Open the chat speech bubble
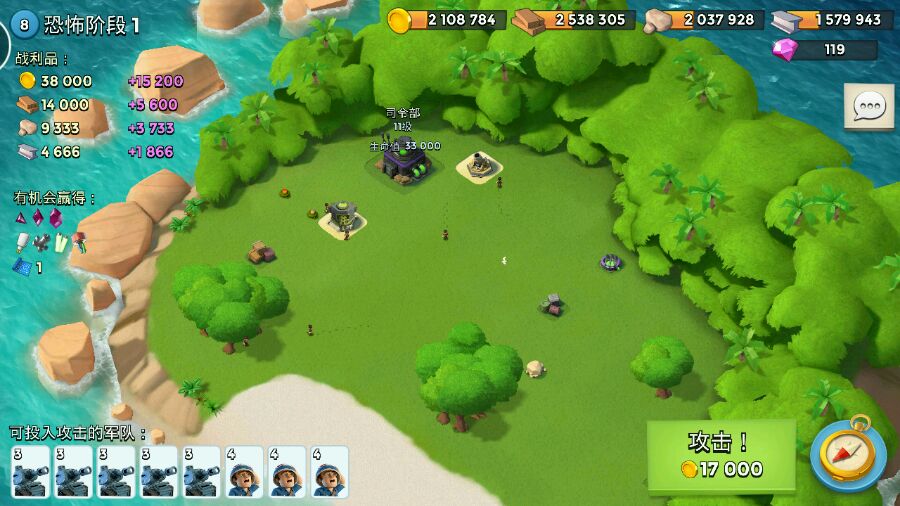900x506 pixels. pyautogui.click(x=868, y=106)
